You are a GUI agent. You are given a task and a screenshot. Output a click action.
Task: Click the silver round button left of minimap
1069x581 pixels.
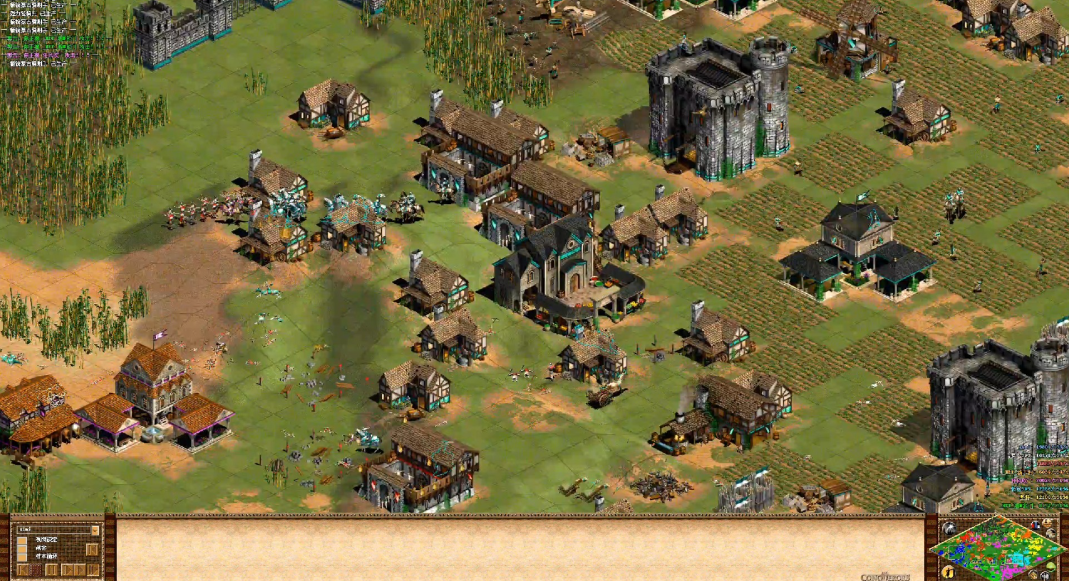[949, 528]
